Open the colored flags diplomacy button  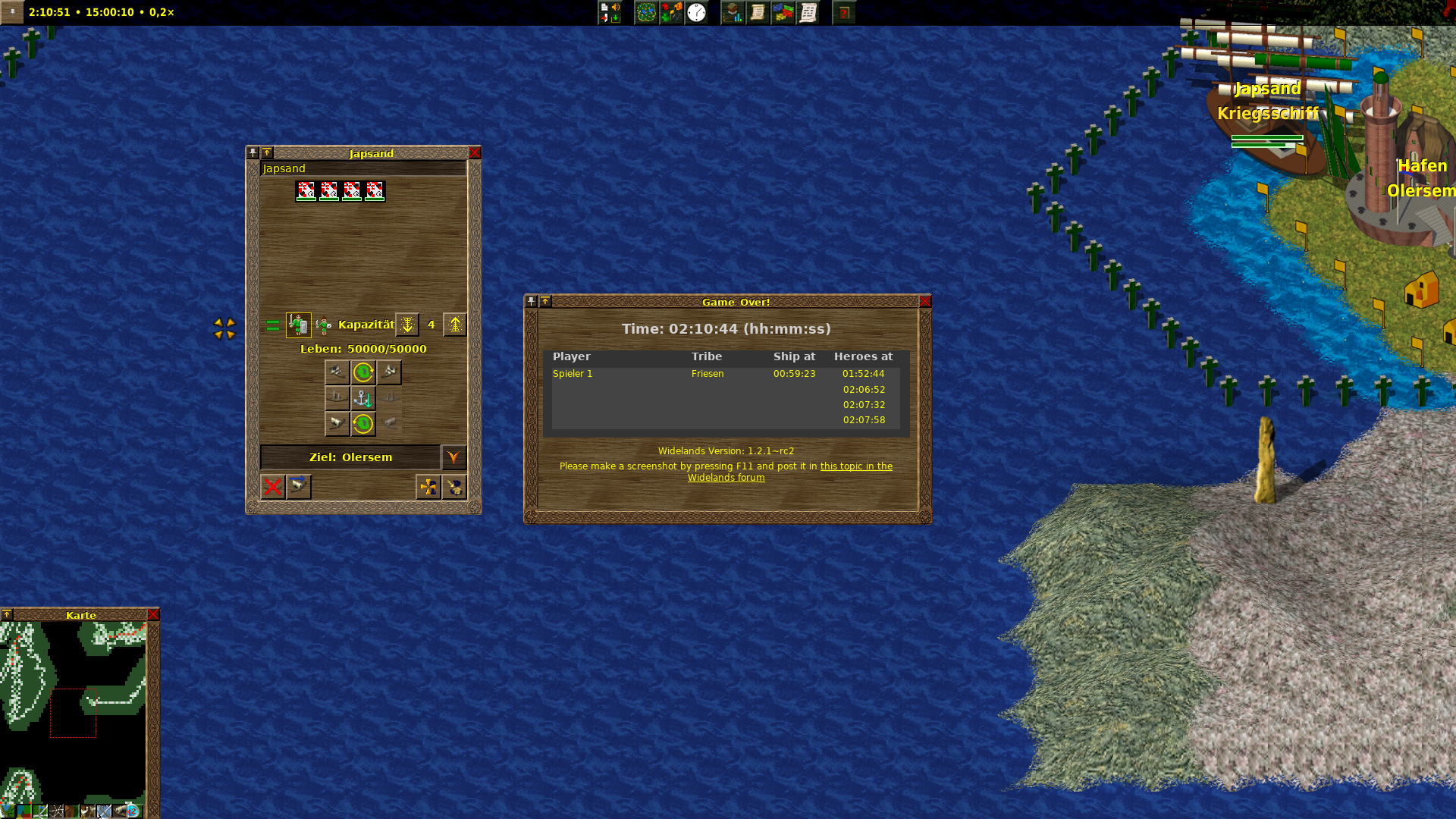[783, 13]
